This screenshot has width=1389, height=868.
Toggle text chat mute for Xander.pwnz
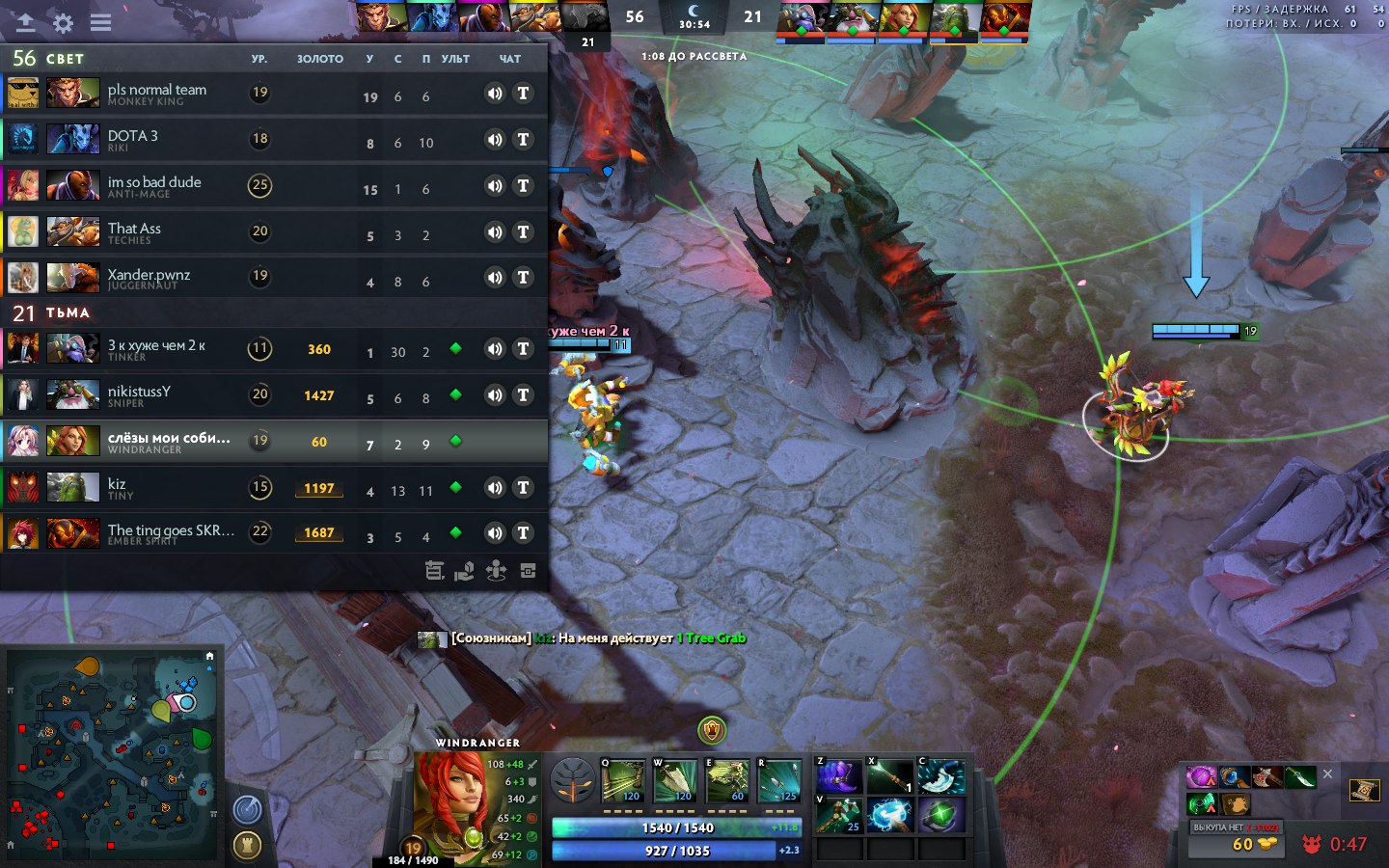523,278
